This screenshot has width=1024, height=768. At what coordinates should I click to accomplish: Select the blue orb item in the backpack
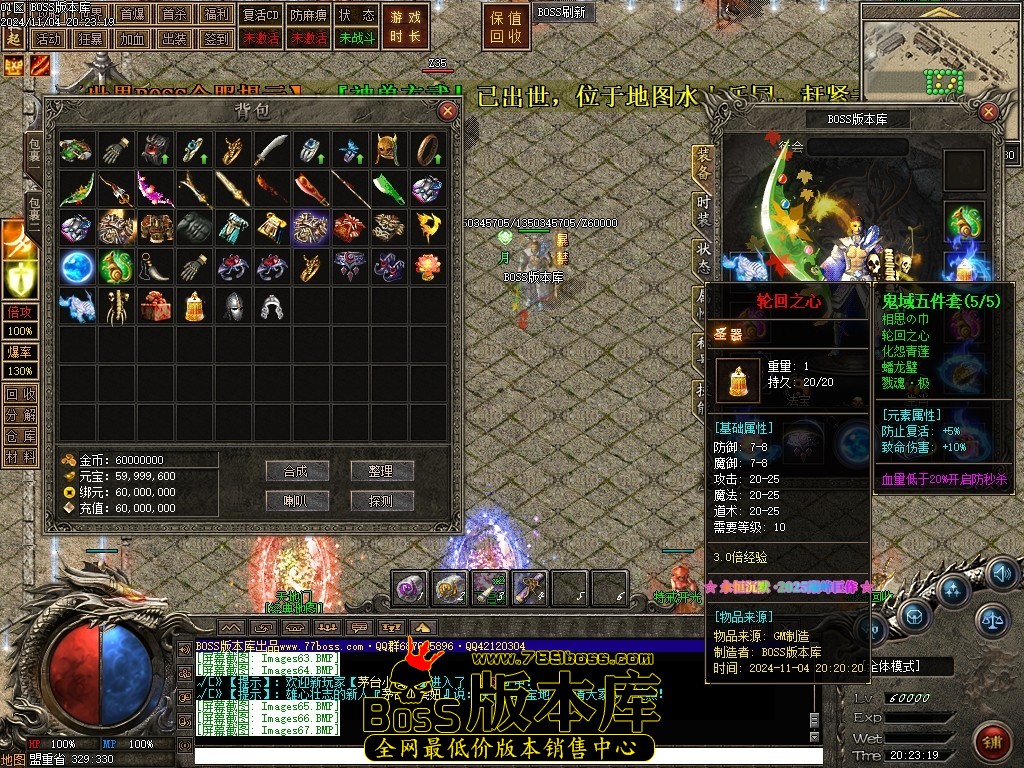(x=77, y=267)
